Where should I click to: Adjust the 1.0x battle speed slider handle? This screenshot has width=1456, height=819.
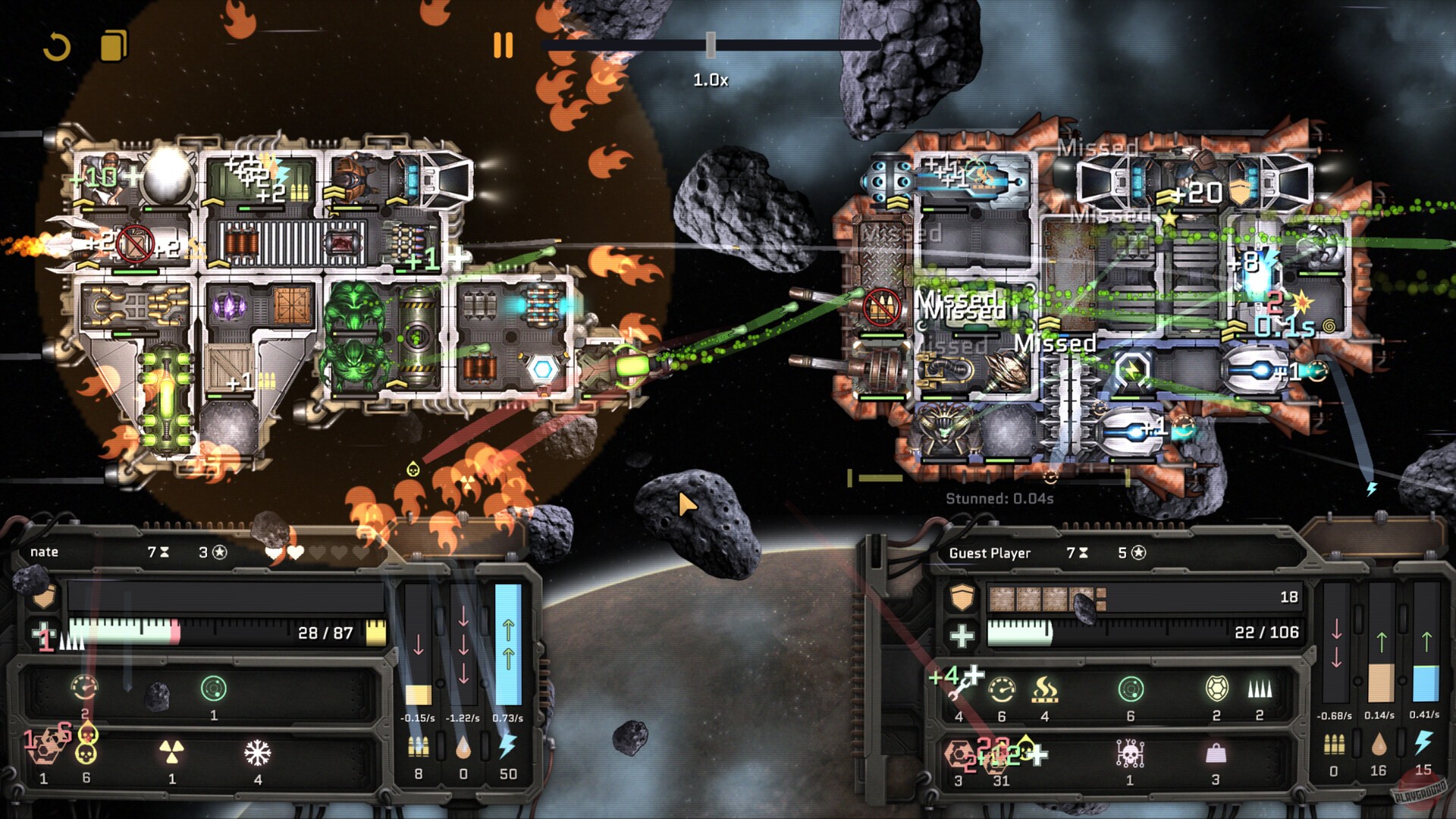(x=711, y=45)
